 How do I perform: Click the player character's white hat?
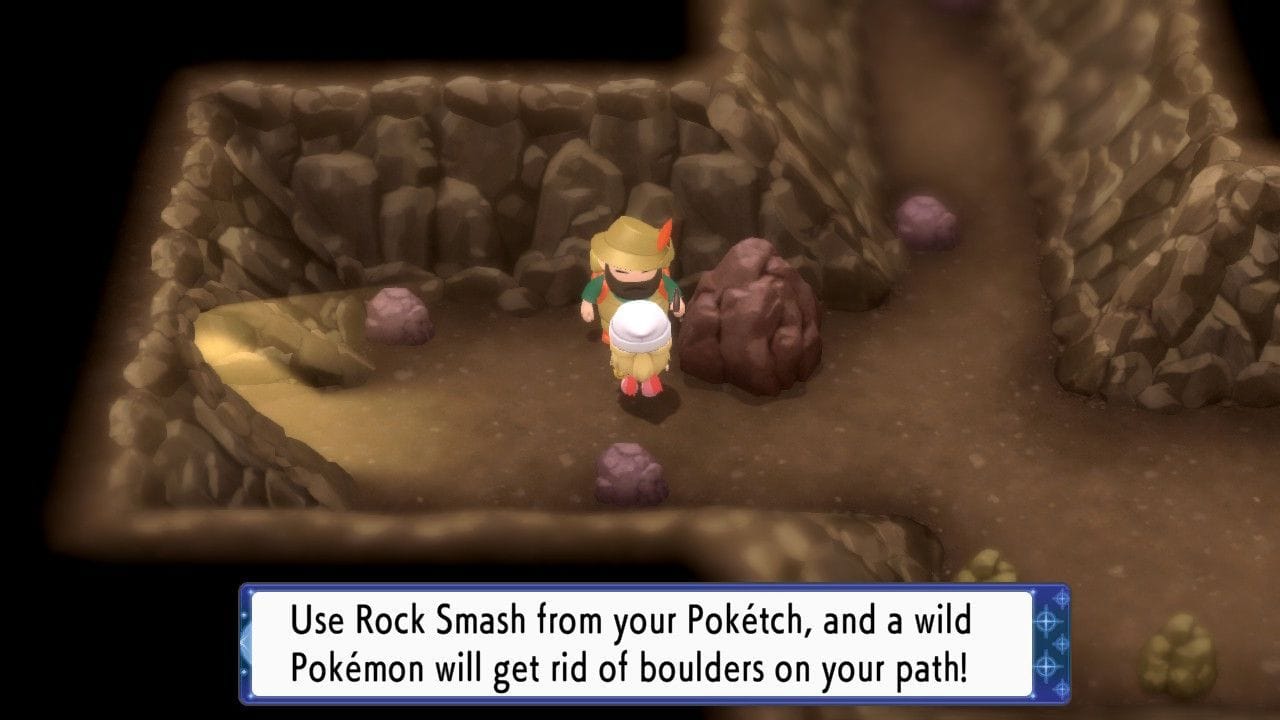(x=642, y=325)
